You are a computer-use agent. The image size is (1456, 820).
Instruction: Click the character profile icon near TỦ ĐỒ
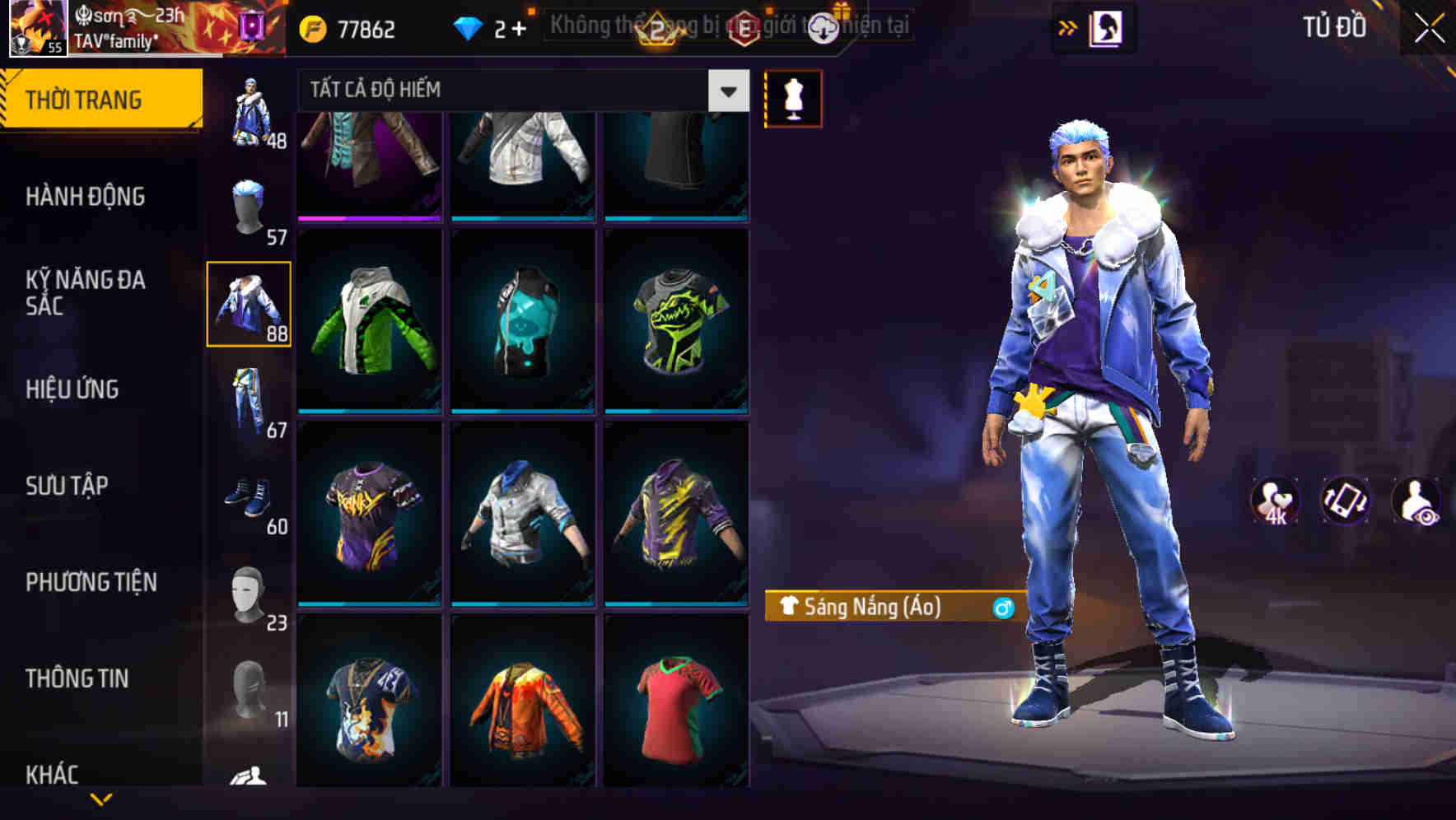(x=1105, y=27)
